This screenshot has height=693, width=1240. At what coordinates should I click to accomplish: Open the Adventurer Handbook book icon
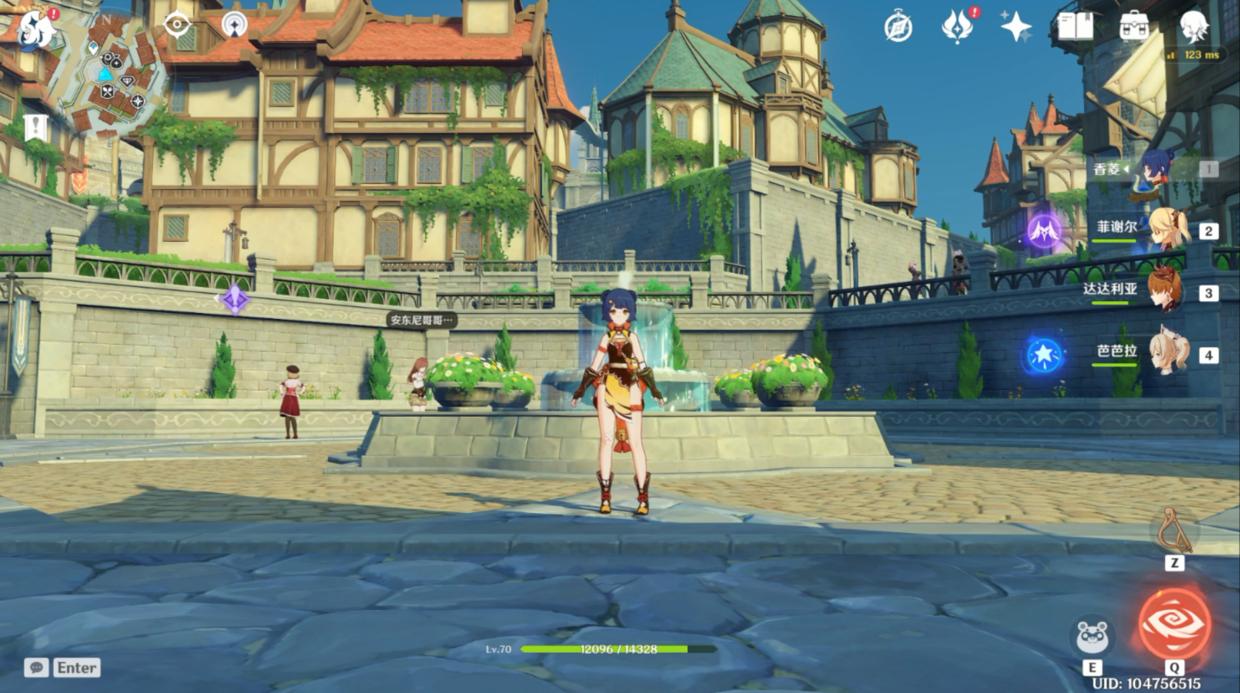tap(1075, 26)
